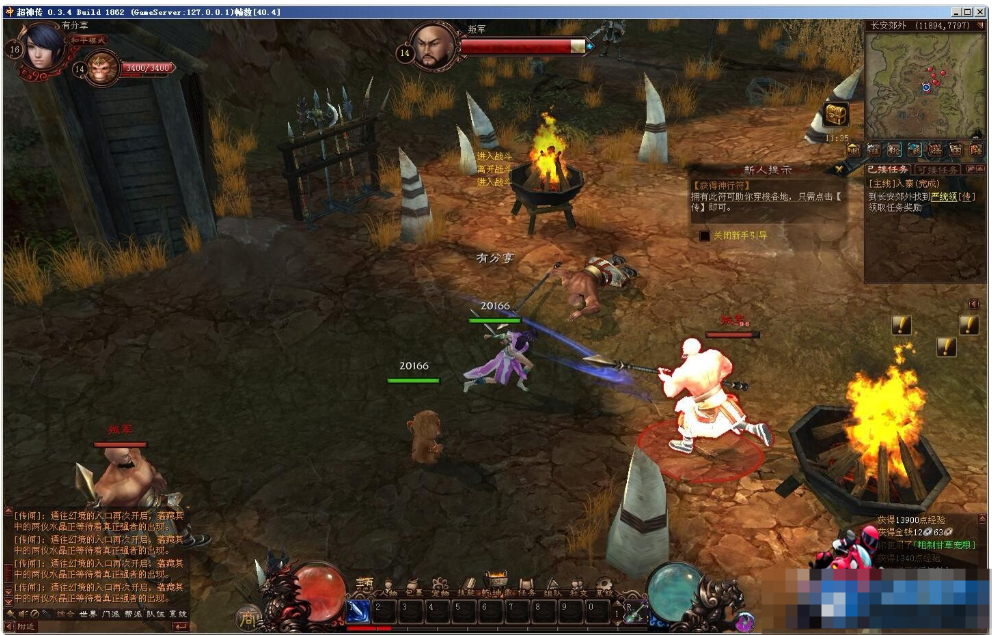Activate the blue blade skill in slot 1
The height and width of the screenshot is (635, 992).
pyautogui.click(x=359, y=609)
